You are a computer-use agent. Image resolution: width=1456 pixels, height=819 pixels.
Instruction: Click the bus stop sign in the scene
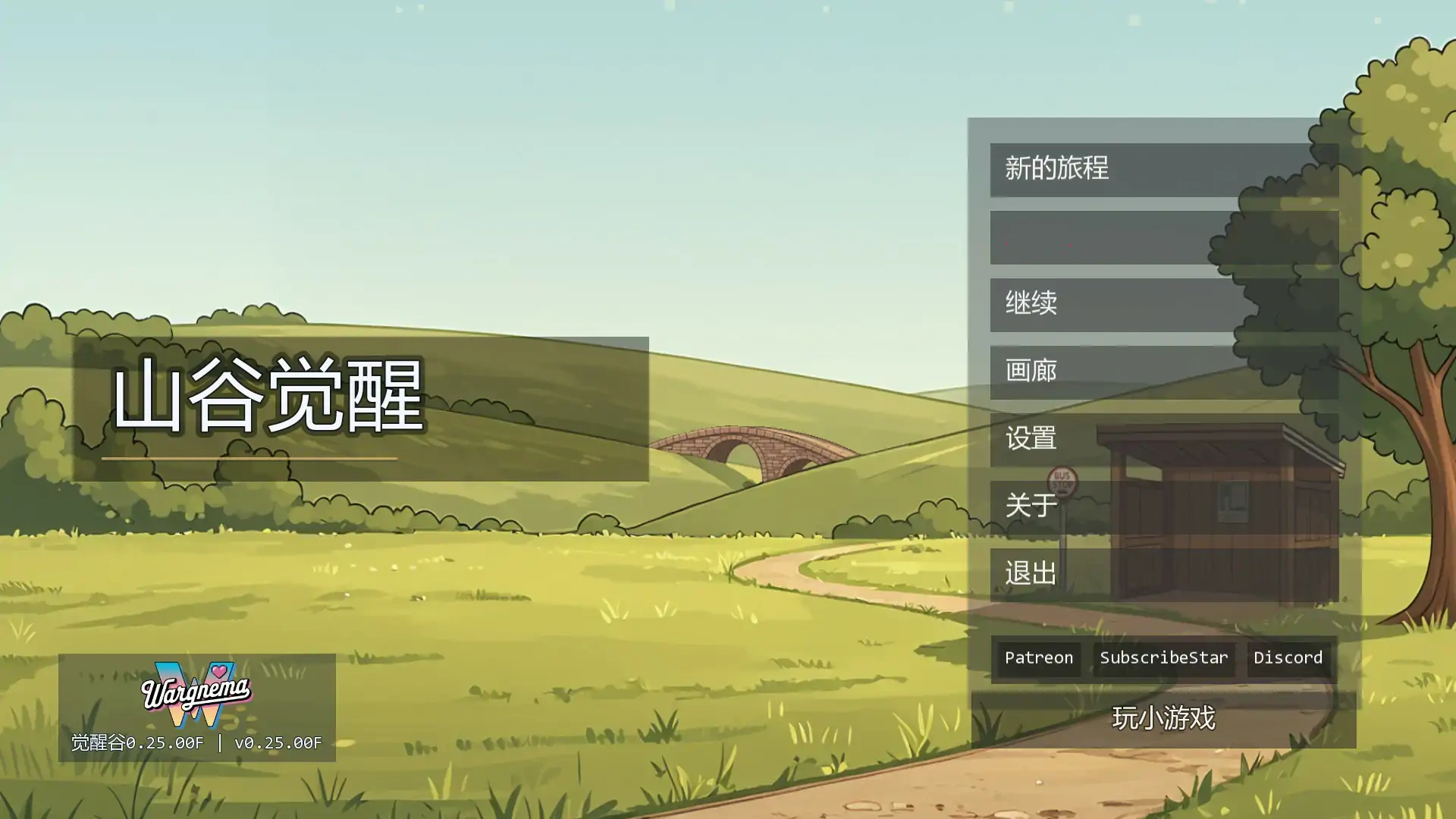pos(1063,482)
